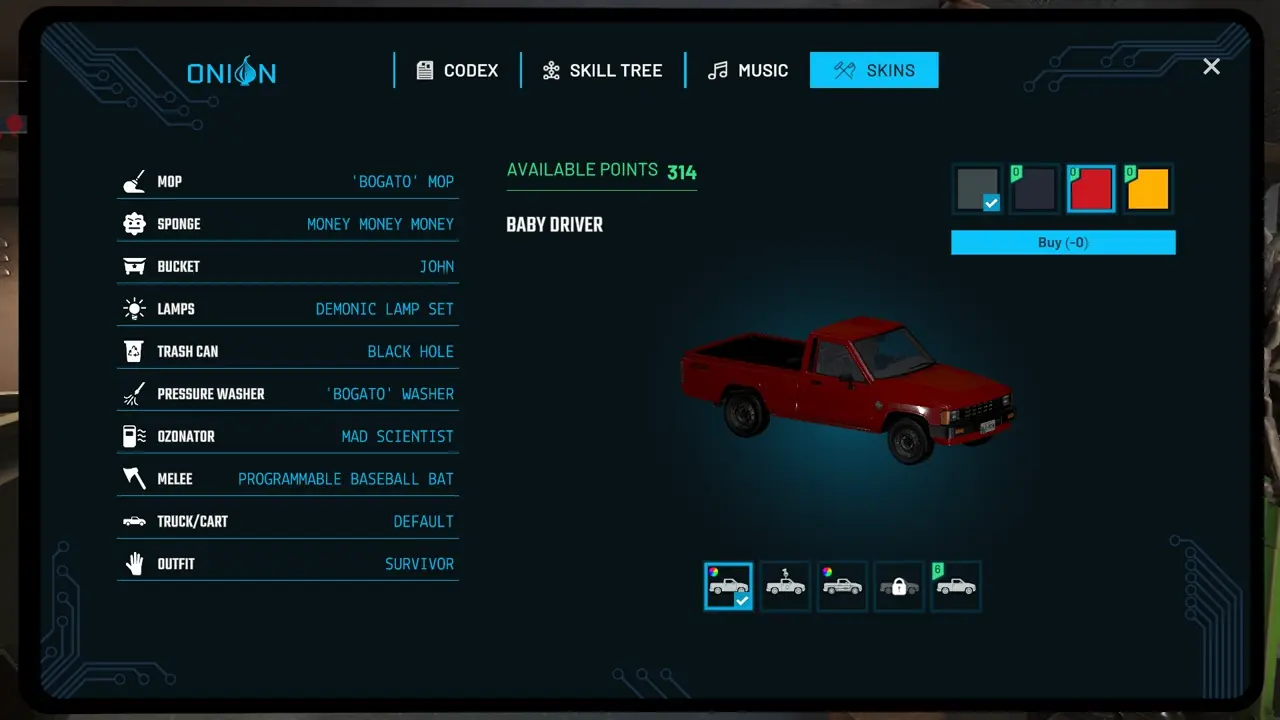Open the Codex tab

click(x=457, y=70)
